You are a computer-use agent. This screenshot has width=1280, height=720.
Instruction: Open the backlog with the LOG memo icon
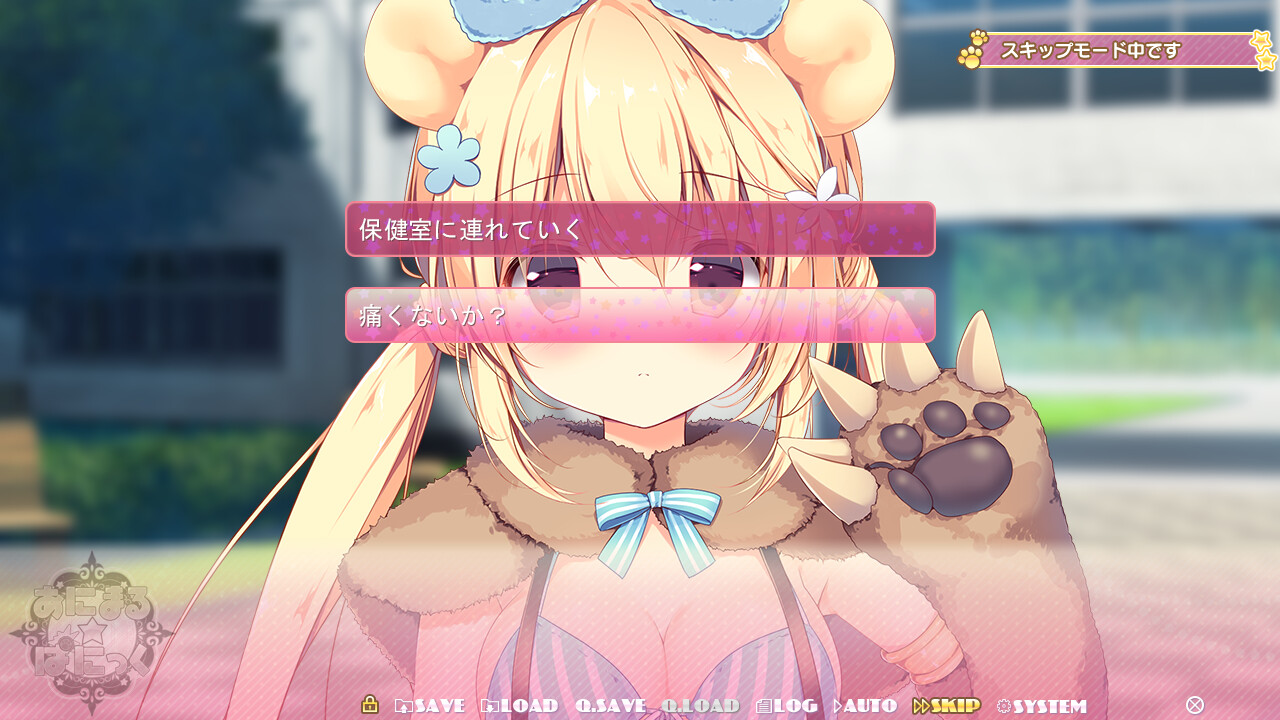pyautogui.click(x=765, y=705)
